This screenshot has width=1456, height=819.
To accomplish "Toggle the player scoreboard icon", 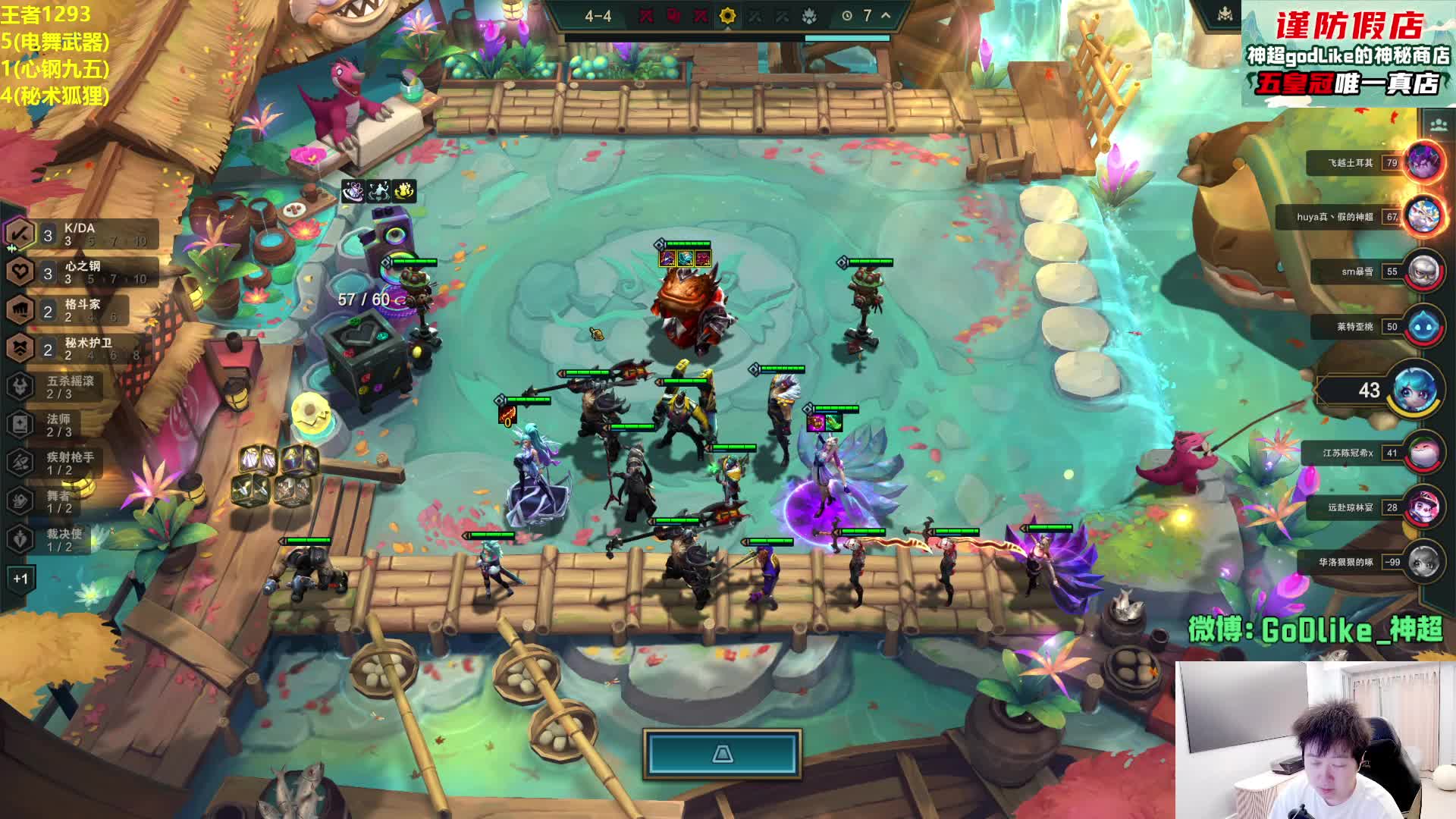I will [x=1438, y=124].
